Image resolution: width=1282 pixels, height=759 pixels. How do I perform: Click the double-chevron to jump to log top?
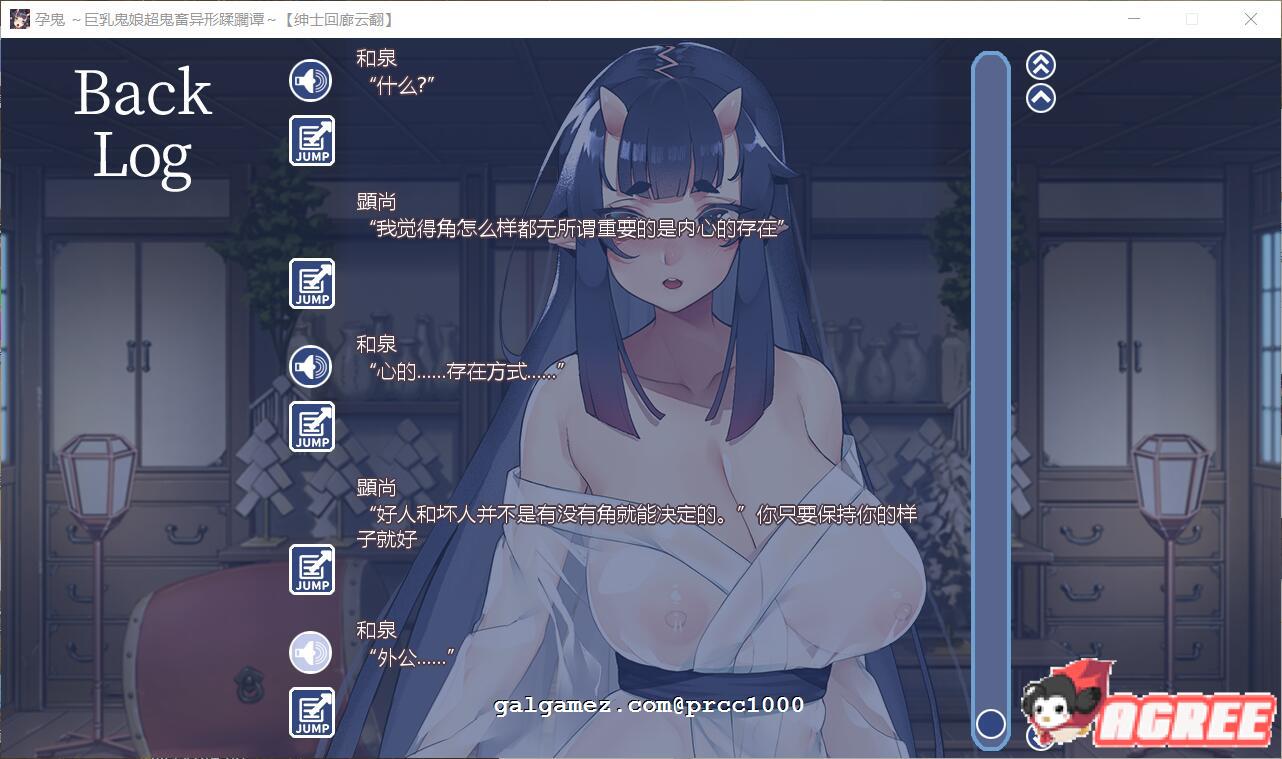[1039, 64]
